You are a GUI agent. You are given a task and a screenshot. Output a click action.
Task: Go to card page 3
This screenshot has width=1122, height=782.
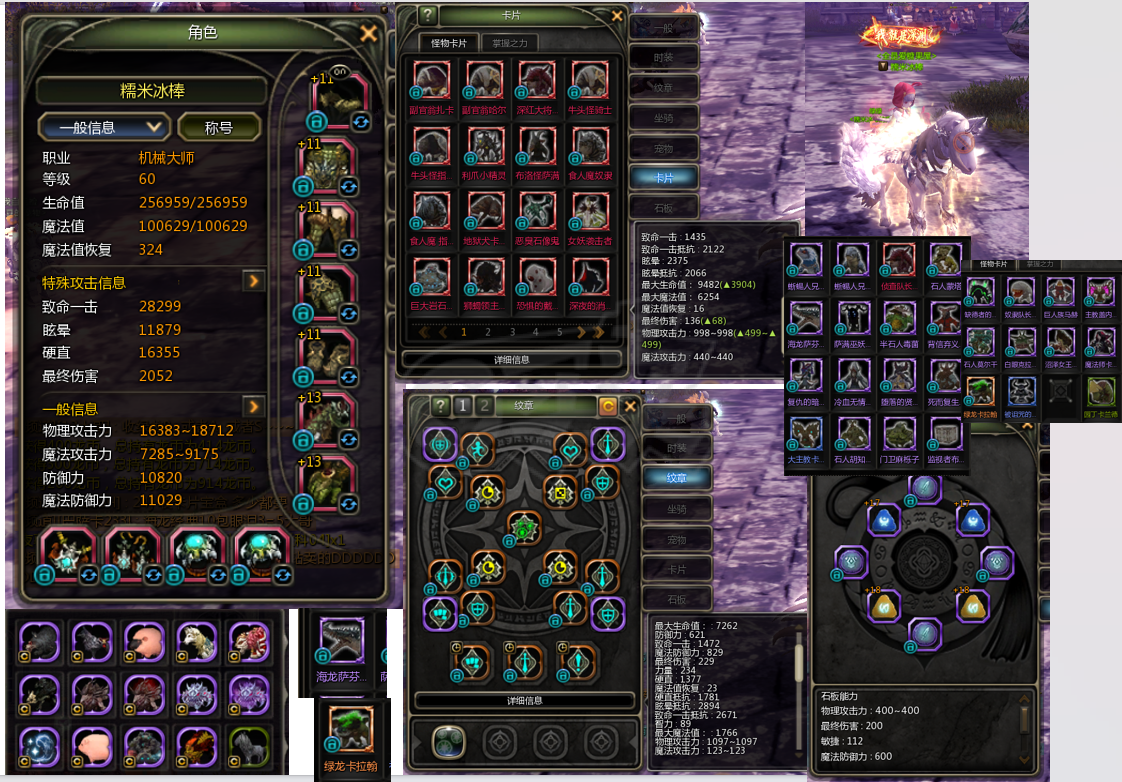click(511, 332)
